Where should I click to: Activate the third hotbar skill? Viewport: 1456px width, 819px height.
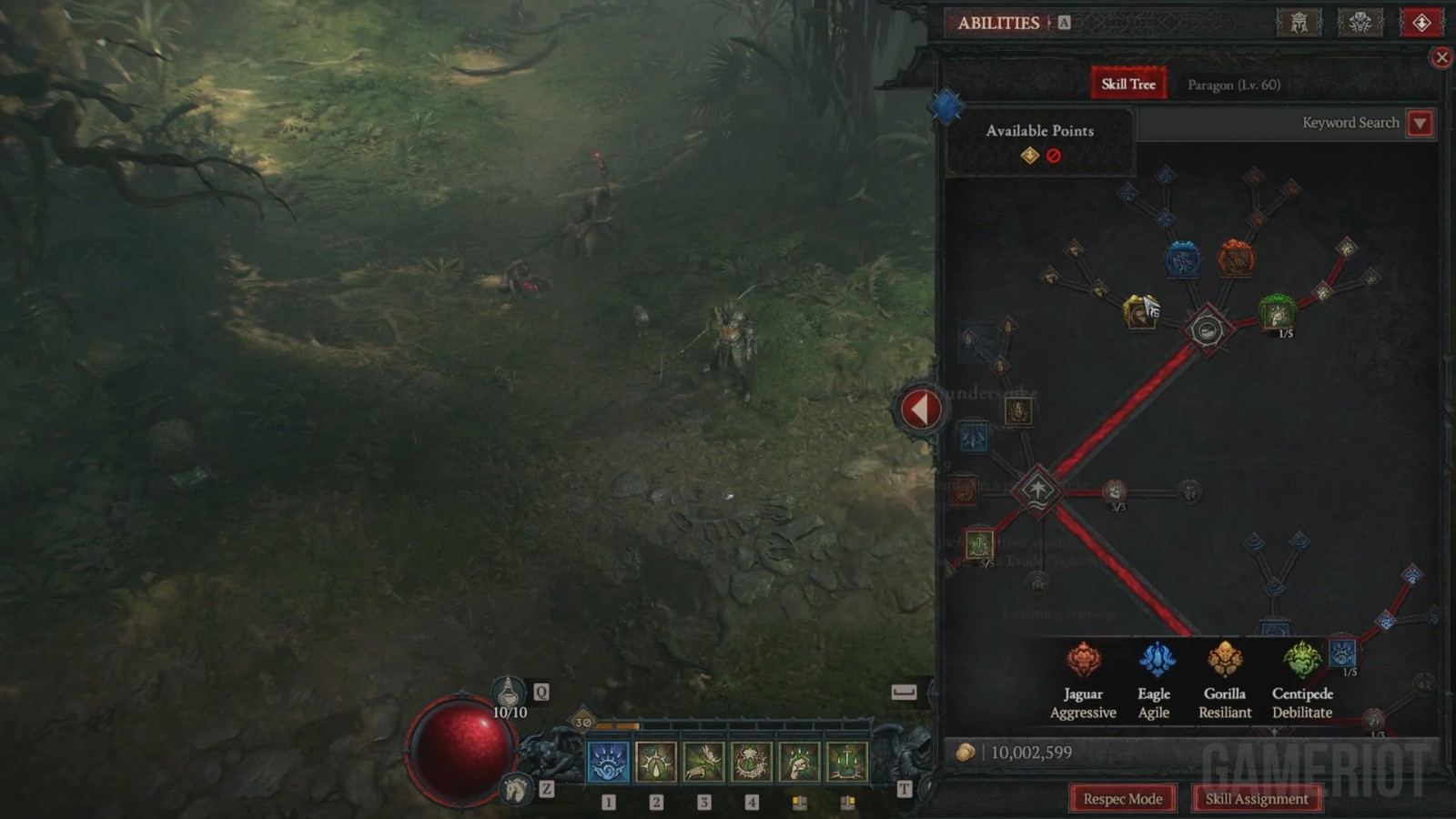coord(703,763)
